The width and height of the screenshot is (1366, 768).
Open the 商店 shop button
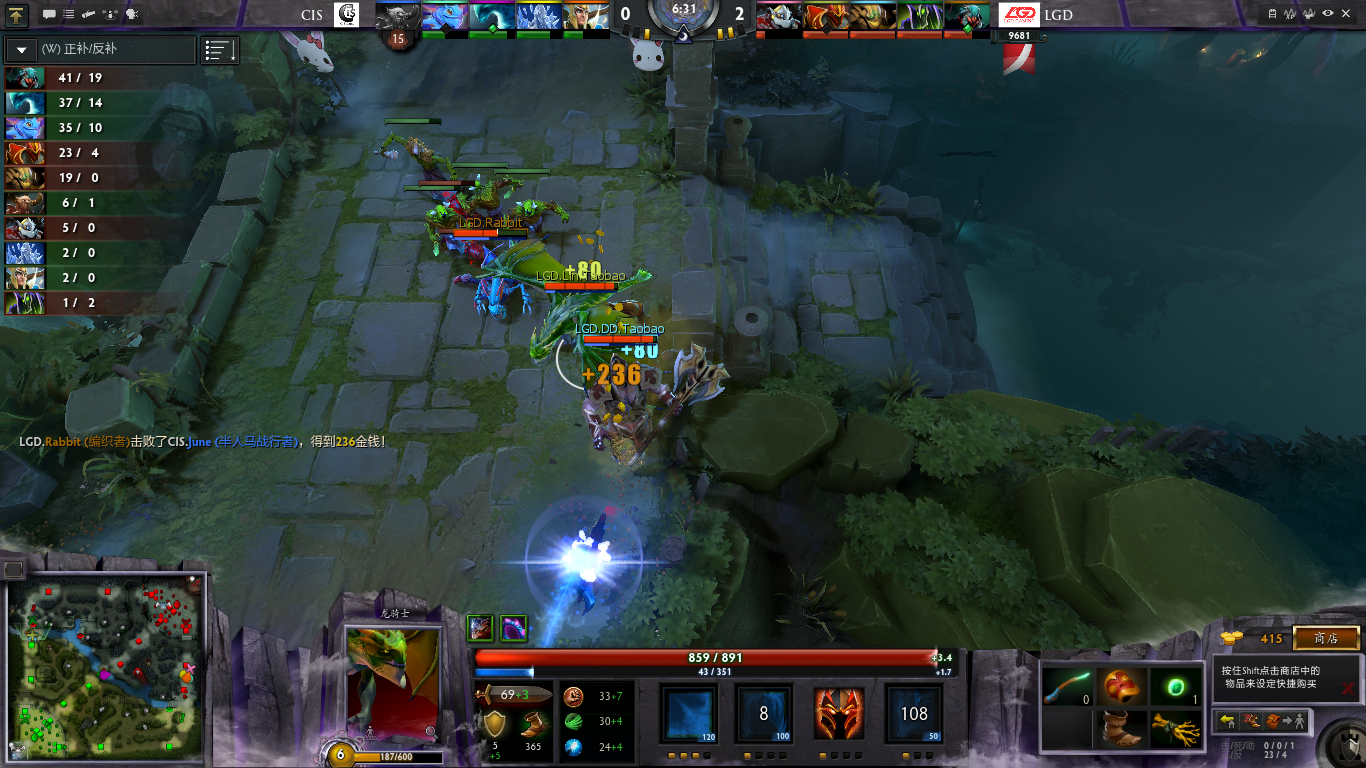(x=1326, y=638)
